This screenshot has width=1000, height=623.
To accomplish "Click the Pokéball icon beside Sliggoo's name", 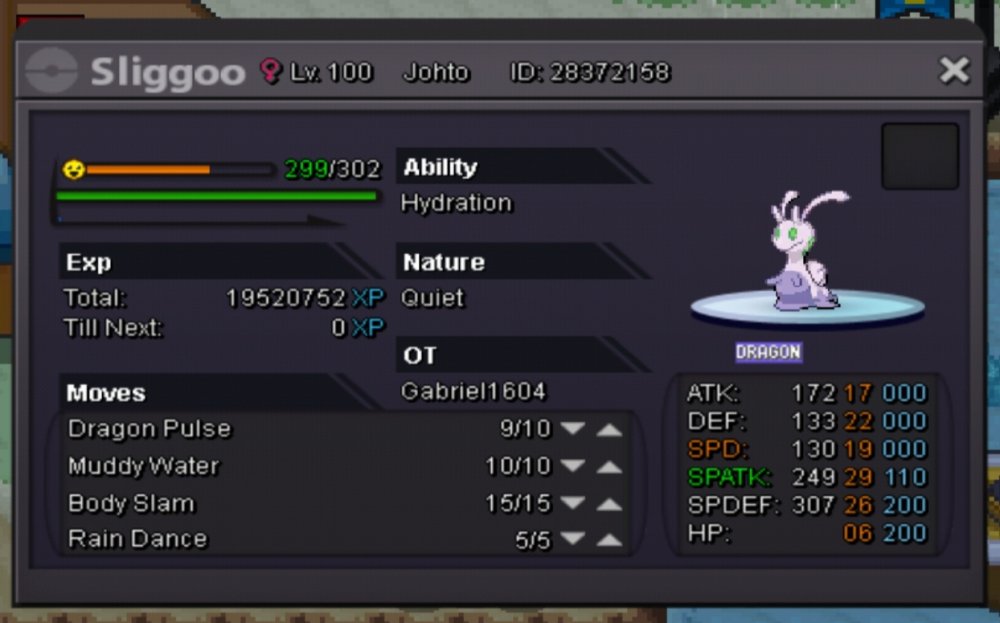I will click(x=51, y=71).
